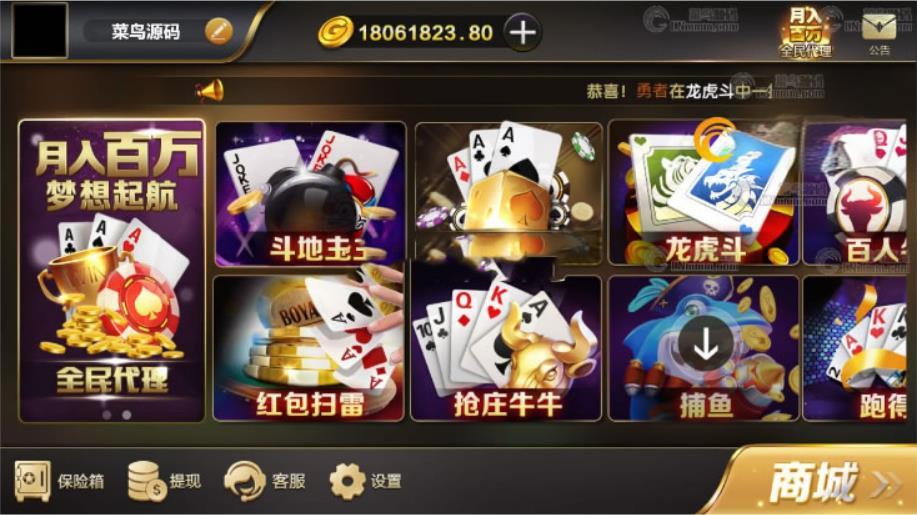Open the 公告 announcements envelope
This screenshot has width=917, height=515.
pyautogui.click(x=878, y=31)
